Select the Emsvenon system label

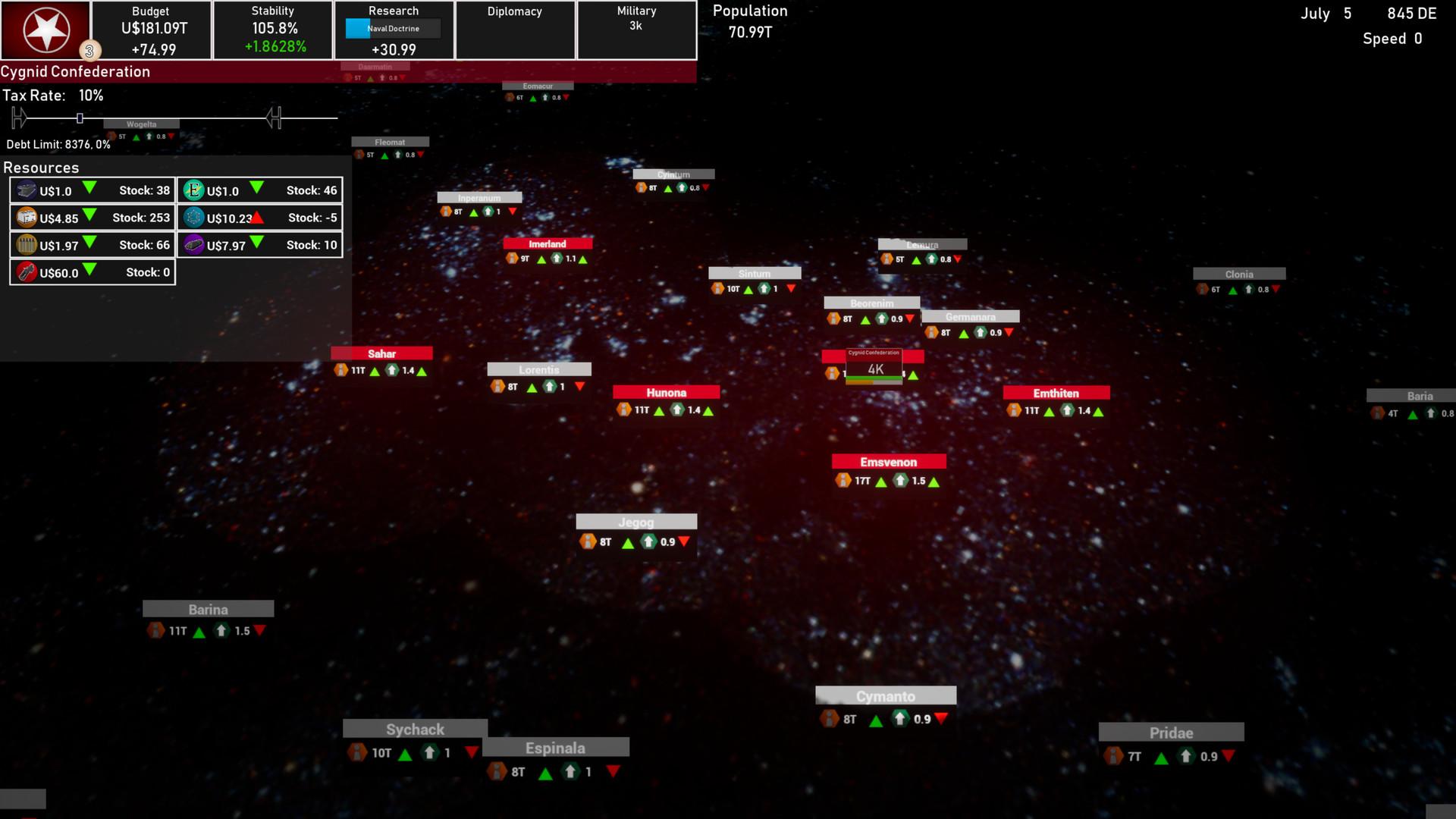coord(888,462)
